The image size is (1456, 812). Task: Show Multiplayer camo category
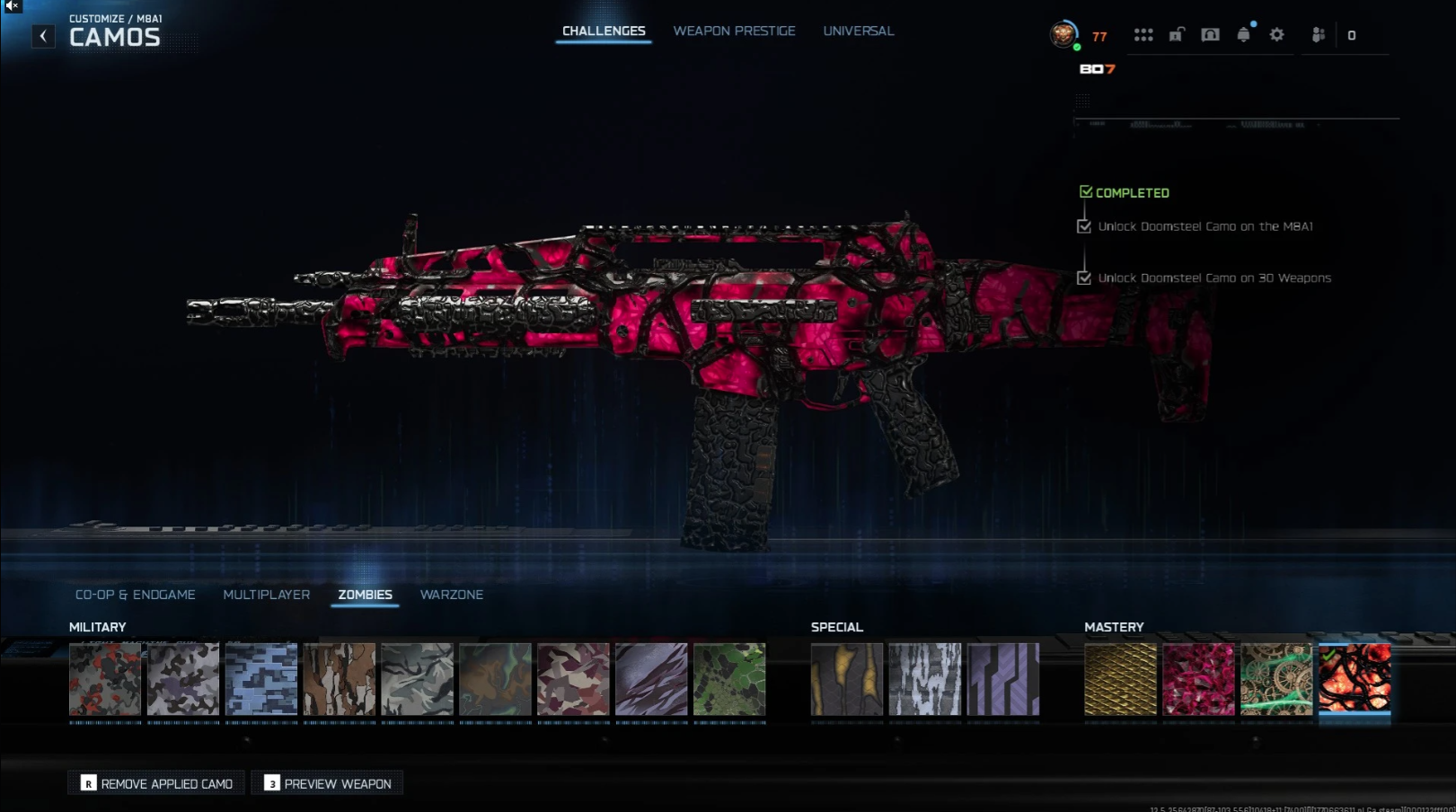[x=266, y=595]
